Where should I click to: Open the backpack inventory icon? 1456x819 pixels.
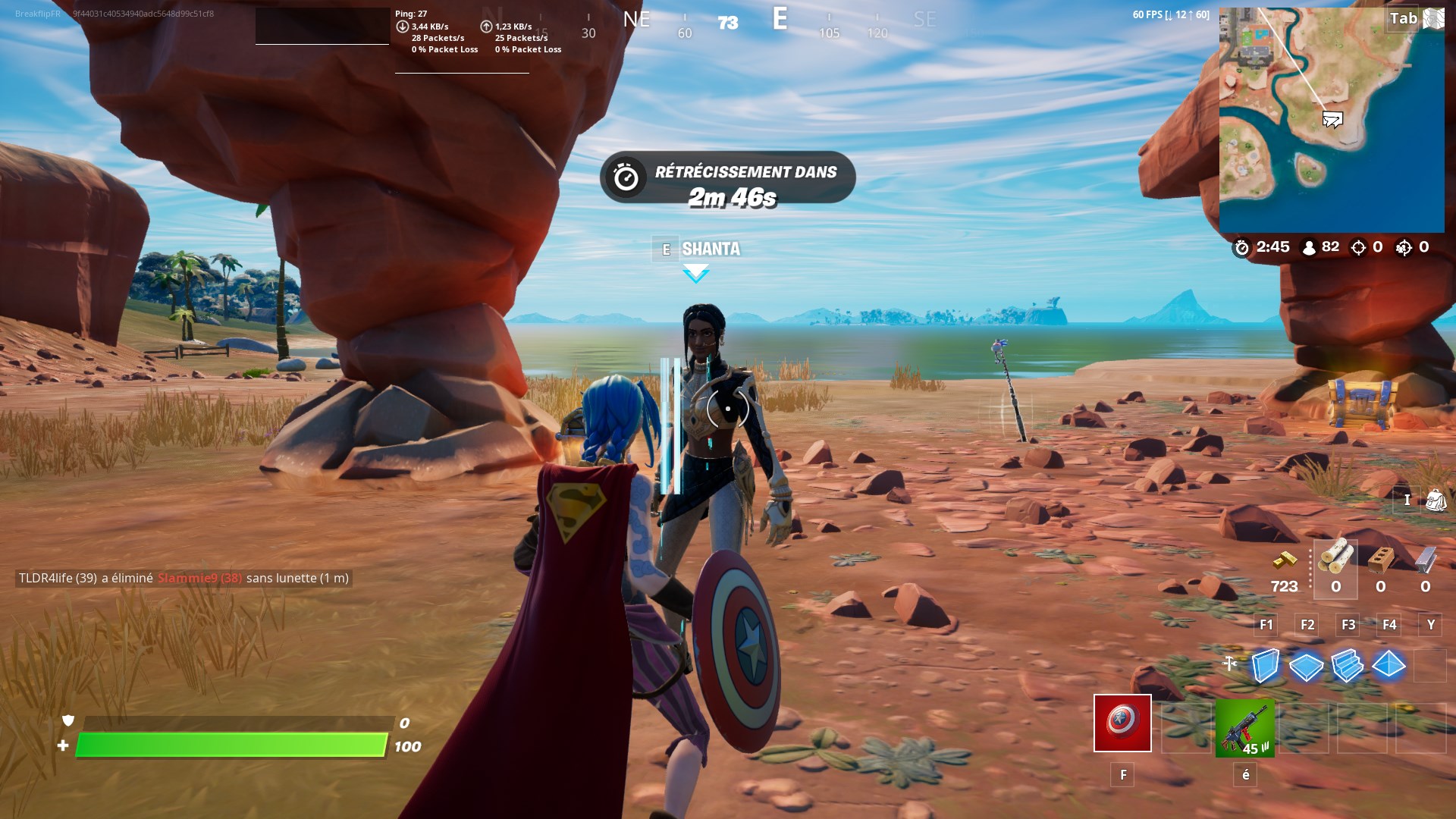click(x=1436, y=500)
